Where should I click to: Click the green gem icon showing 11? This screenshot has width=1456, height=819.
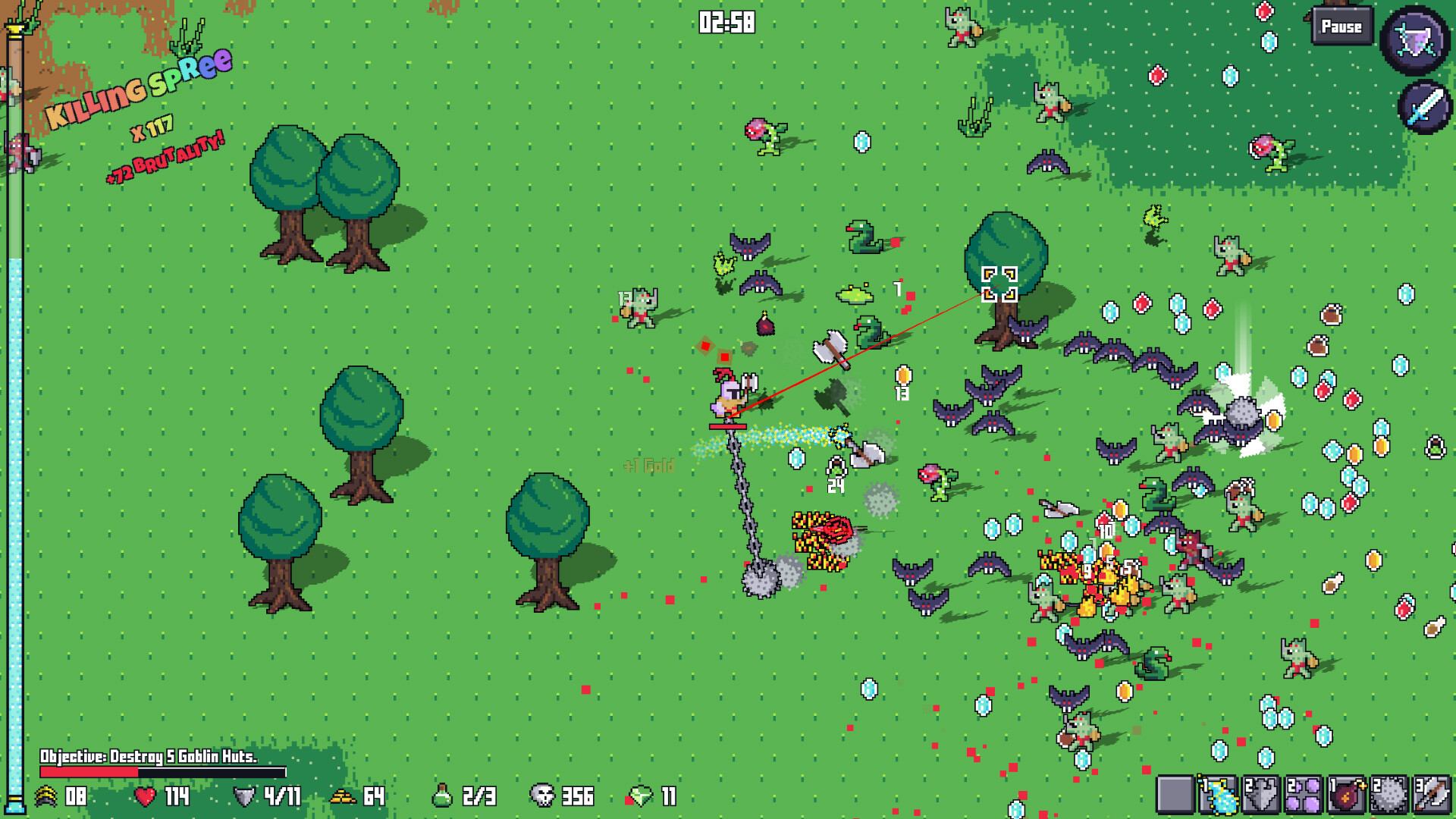[x=641, y=796]
